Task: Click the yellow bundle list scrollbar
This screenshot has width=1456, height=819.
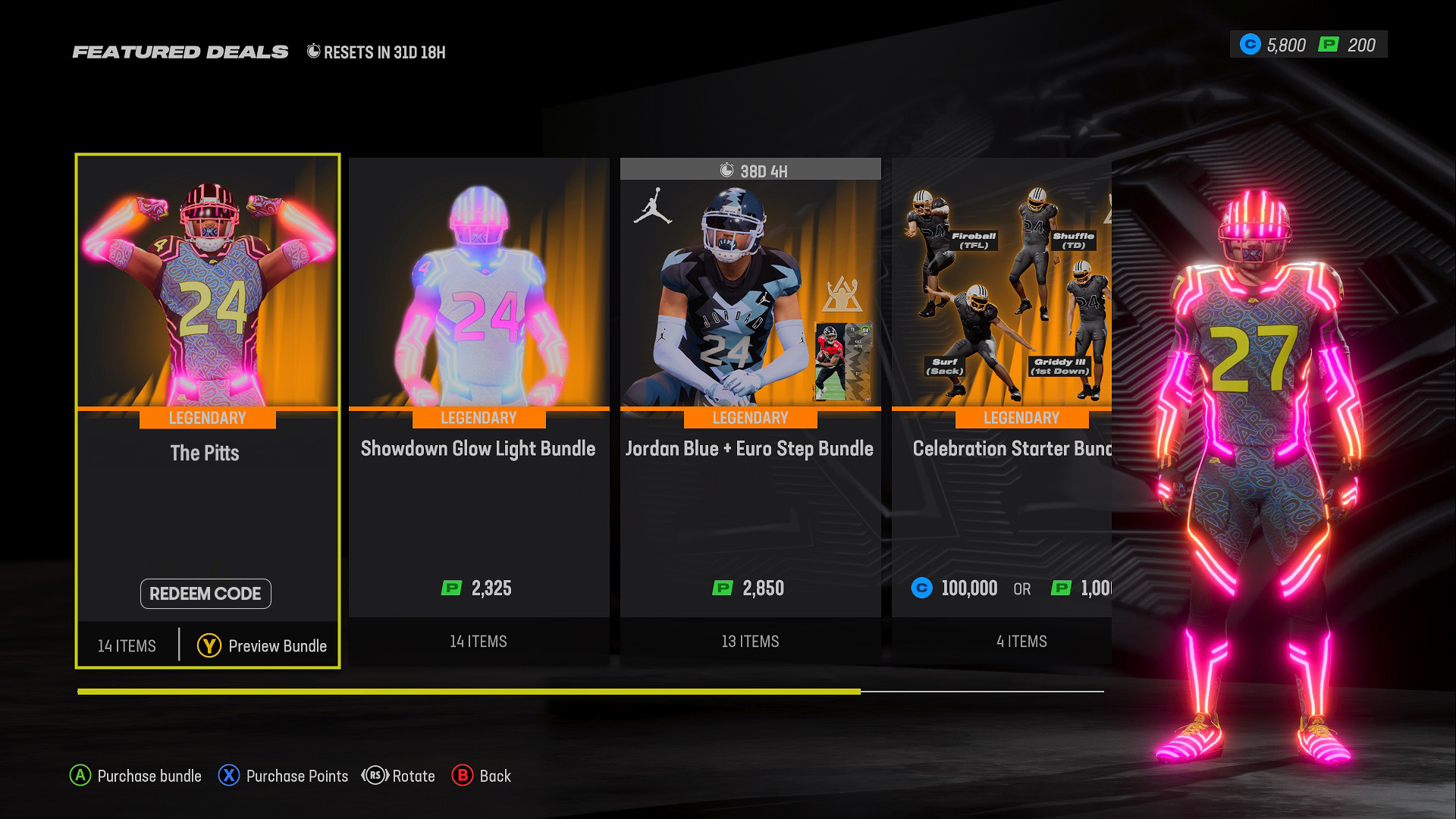Action: coord(469,692)
